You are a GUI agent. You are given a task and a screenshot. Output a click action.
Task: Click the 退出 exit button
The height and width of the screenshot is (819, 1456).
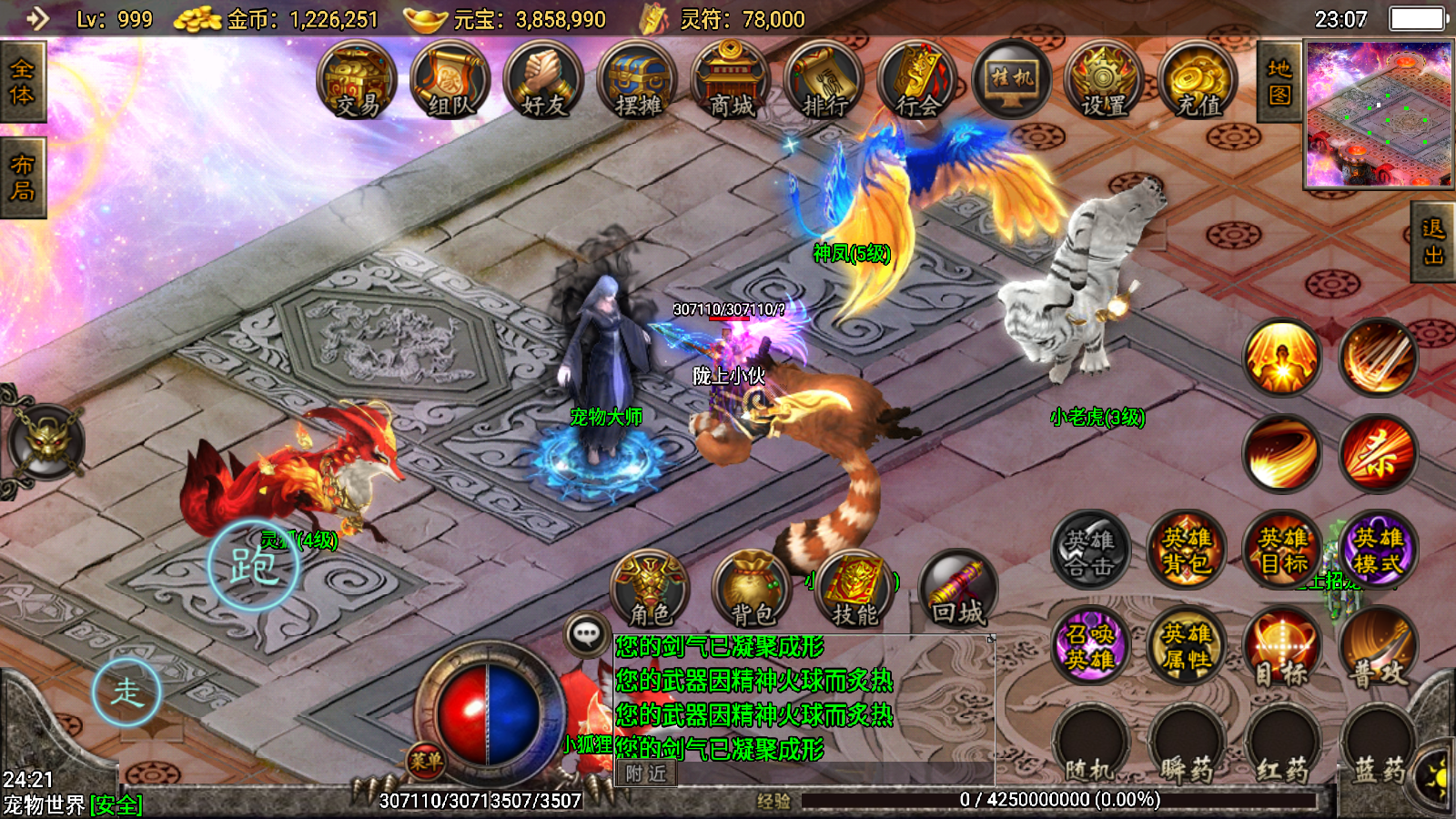(x=1433, y=241)
